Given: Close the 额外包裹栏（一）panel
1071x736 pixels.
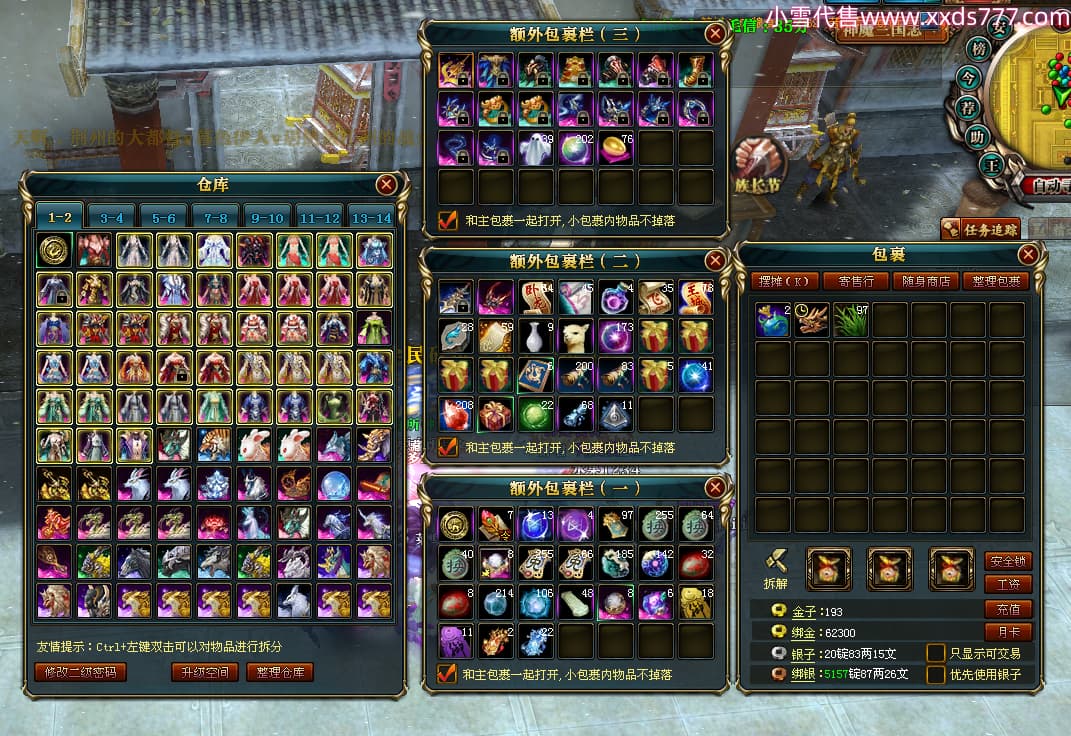Looking at the screenshot, I should coord(714,488).
